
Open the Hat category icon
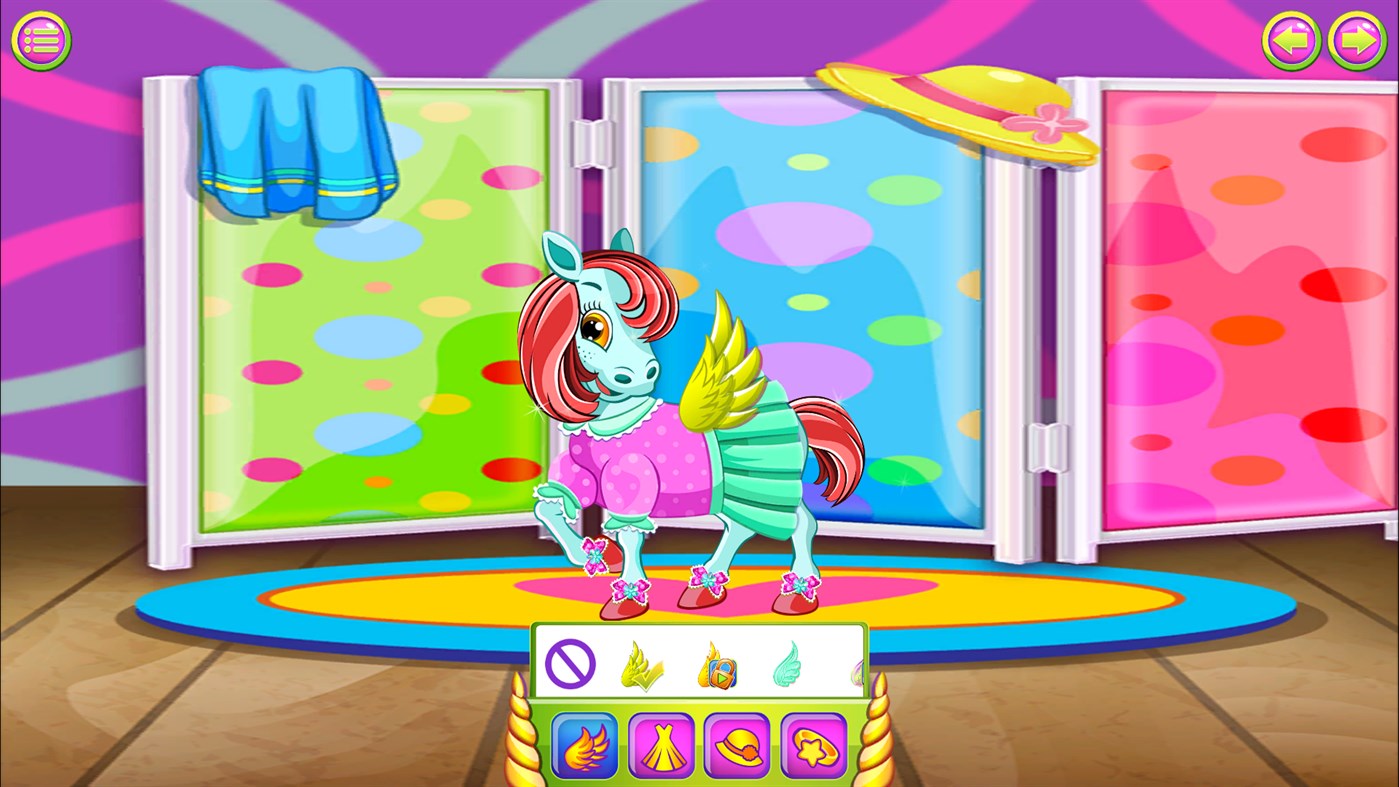pos(737,745)
